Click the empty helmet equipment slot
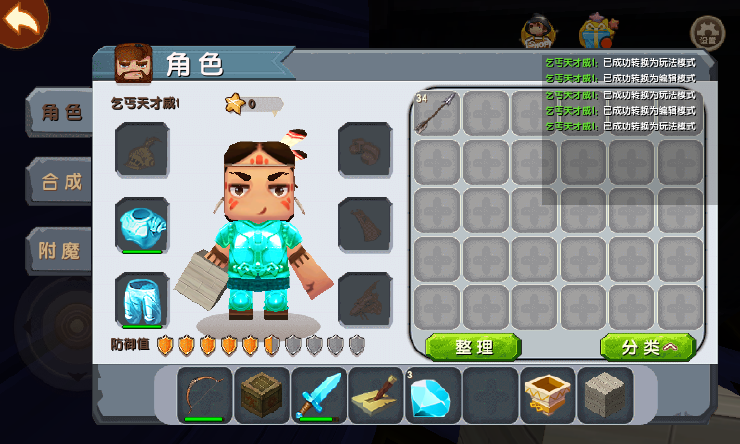 [x=142, y=150]
